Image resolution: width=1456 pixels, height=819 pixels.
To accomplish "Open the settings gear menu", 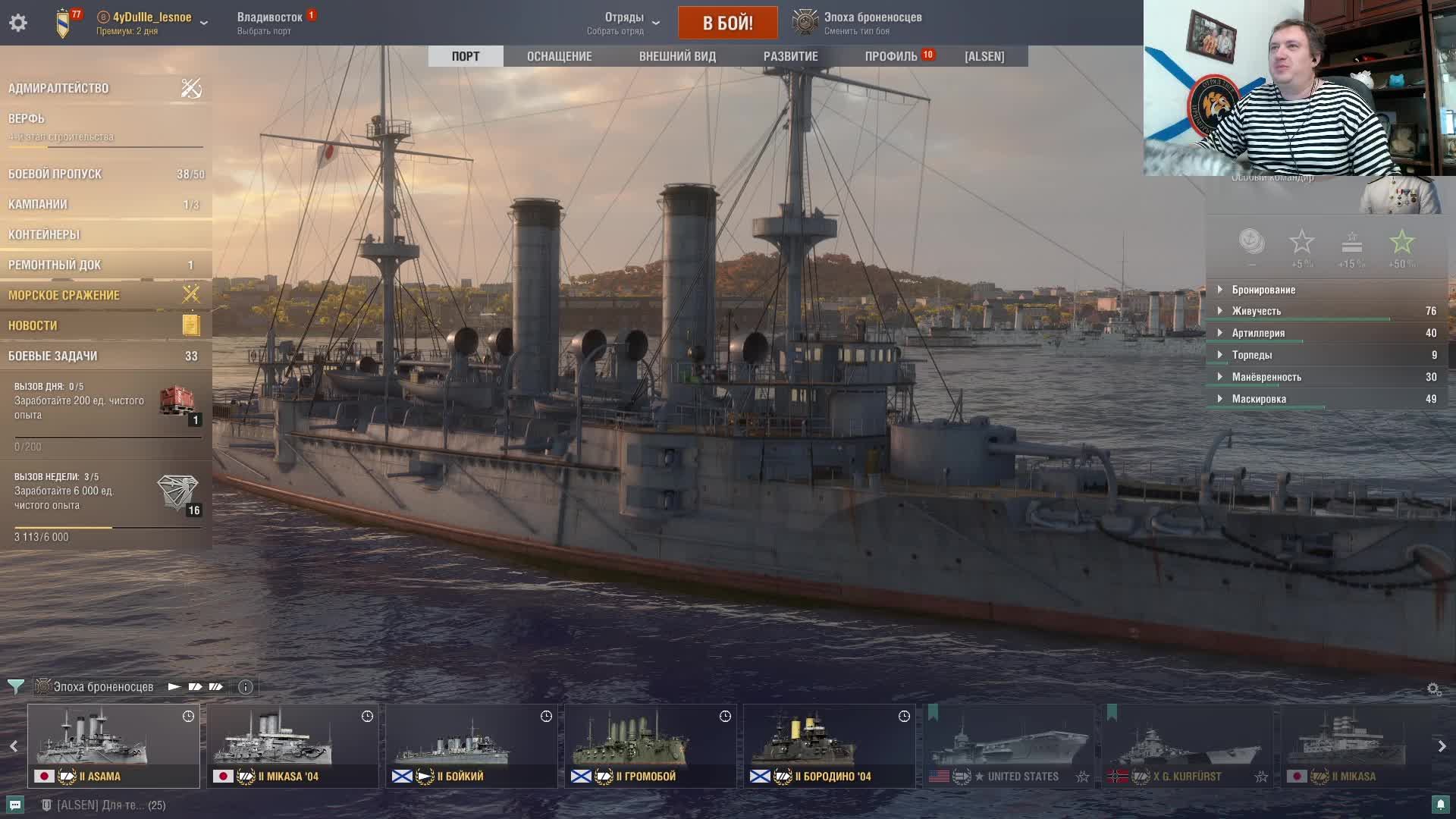I will (18, 23).
